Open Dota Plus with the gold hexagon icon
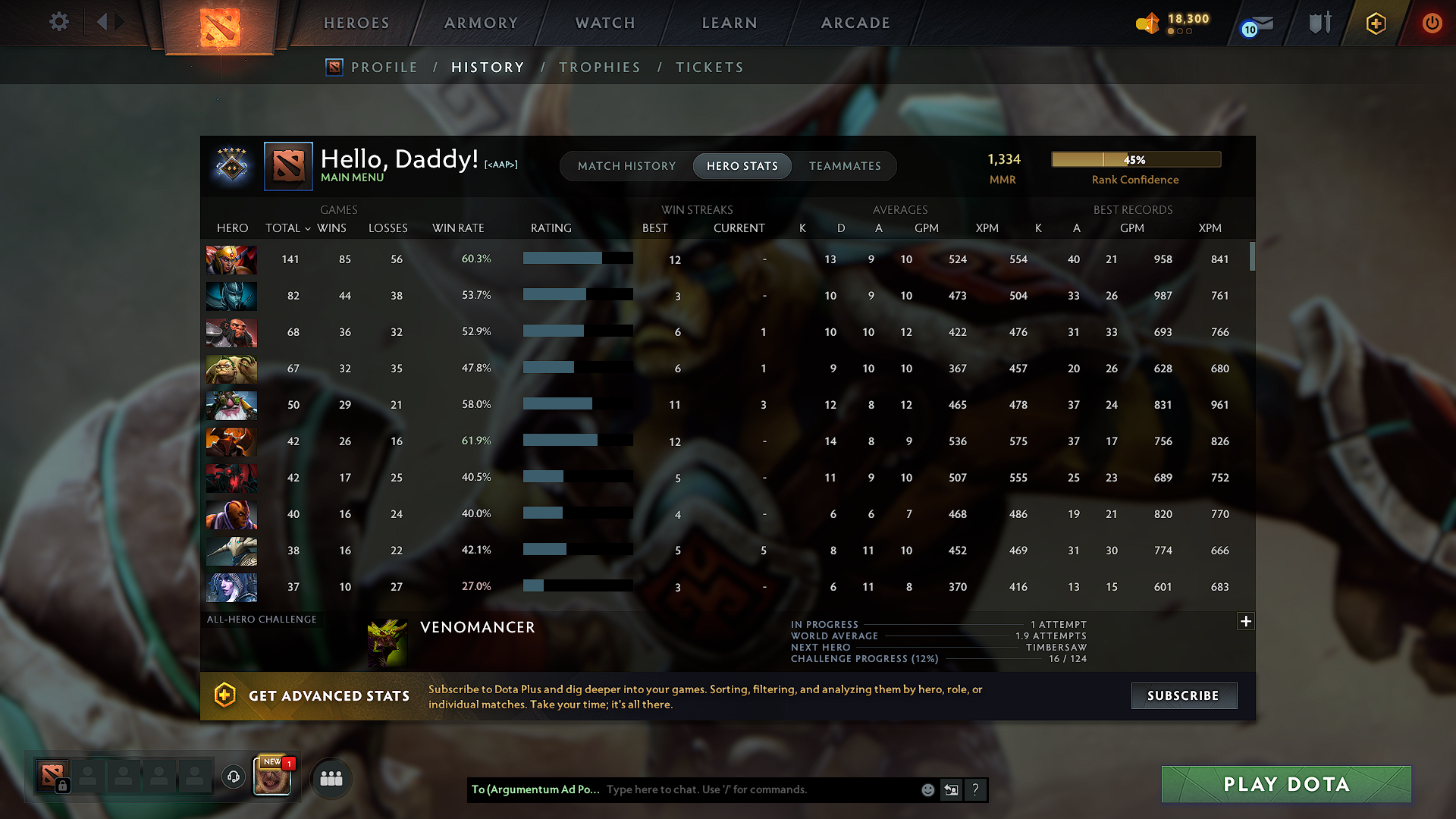 (x=1375, y=24)
